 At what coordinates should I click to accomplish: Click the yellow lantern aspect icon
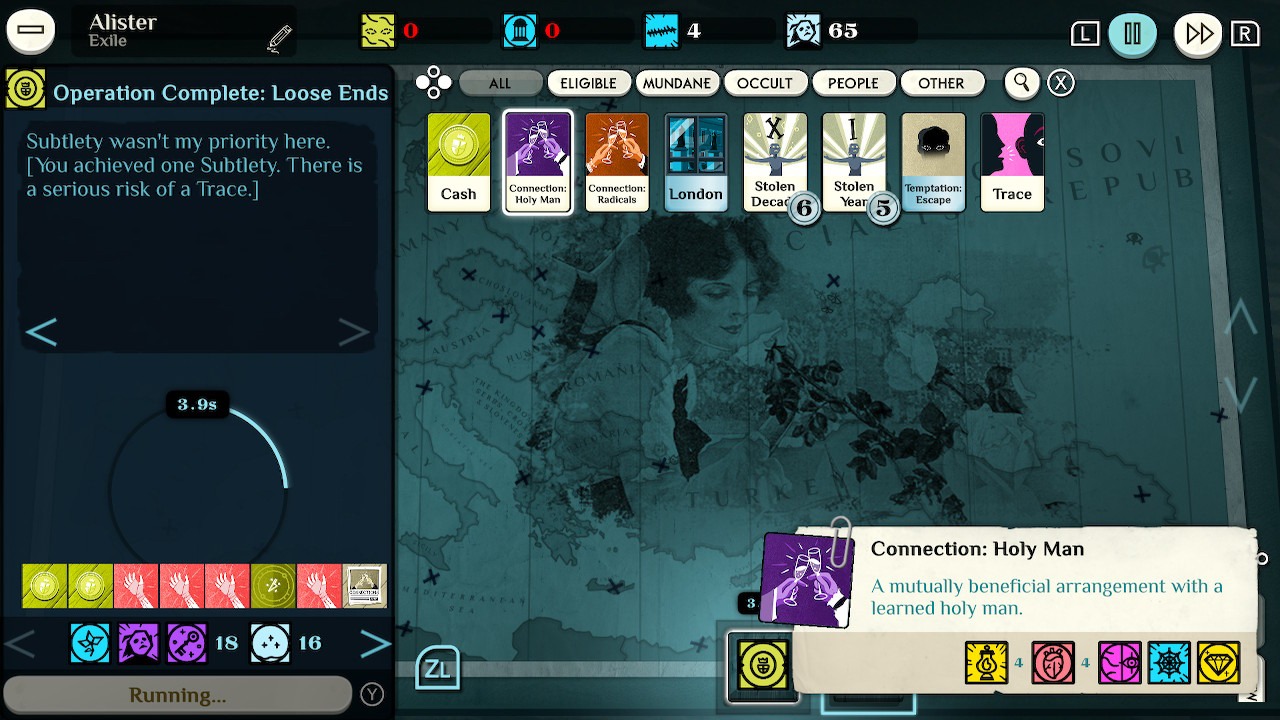987,662
